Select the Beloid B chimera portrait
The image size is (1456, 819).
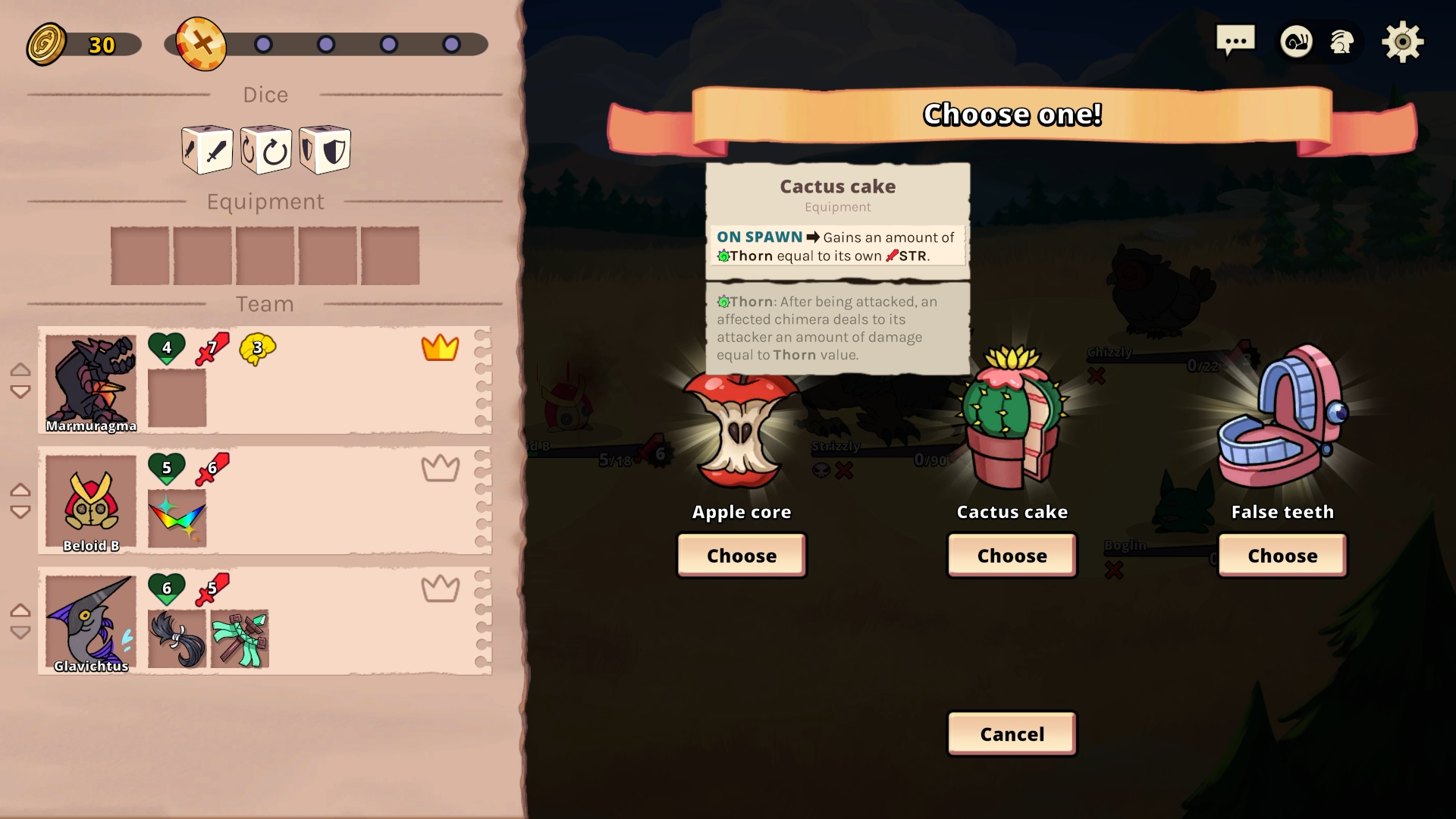(x=91, y=501)
